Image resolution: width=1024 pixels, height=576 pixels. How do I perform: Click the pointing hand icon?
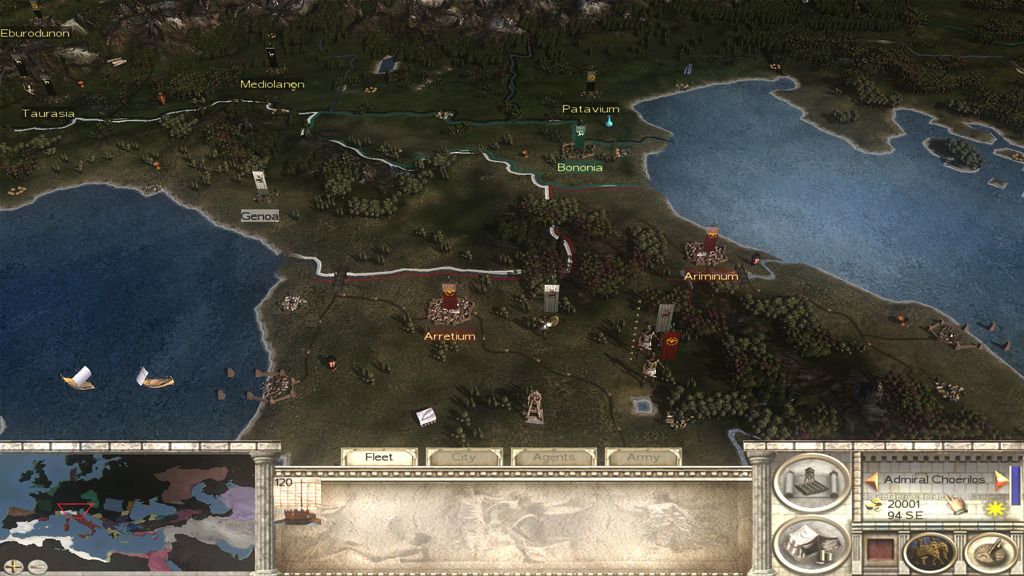[x=954, y=508]
